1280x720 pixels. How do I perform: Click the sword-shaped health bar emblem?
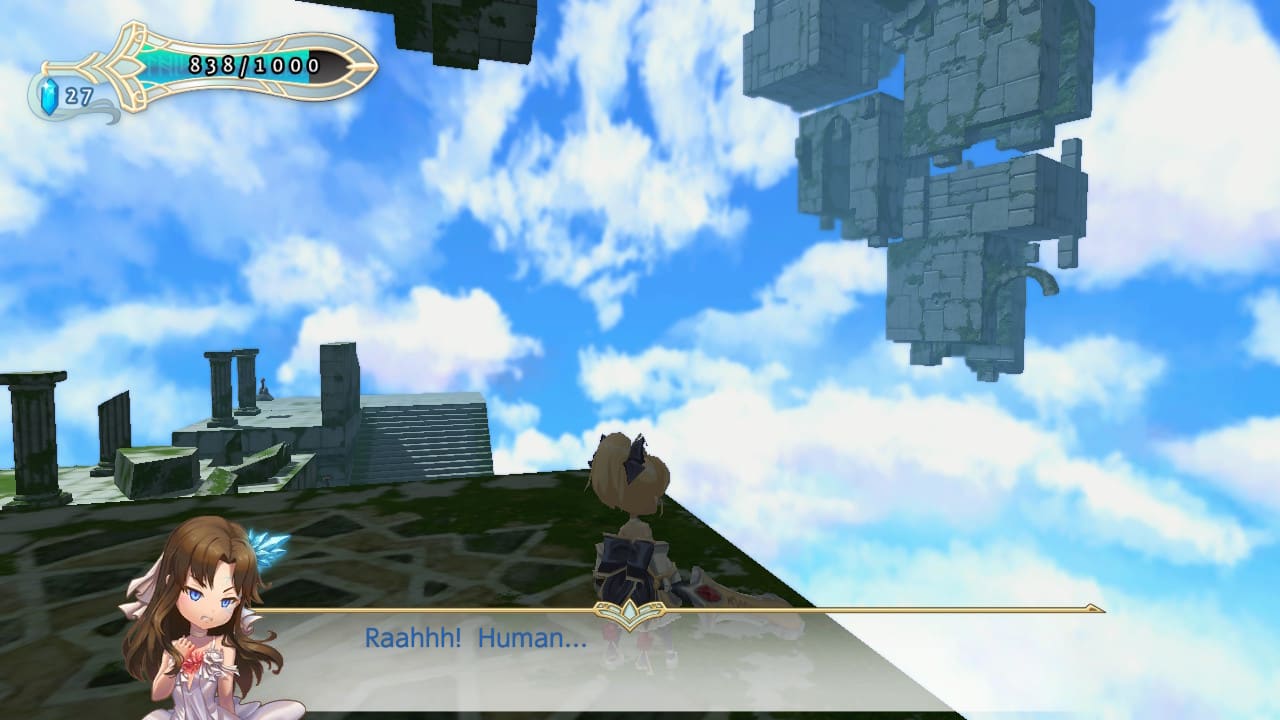[230, 63]
